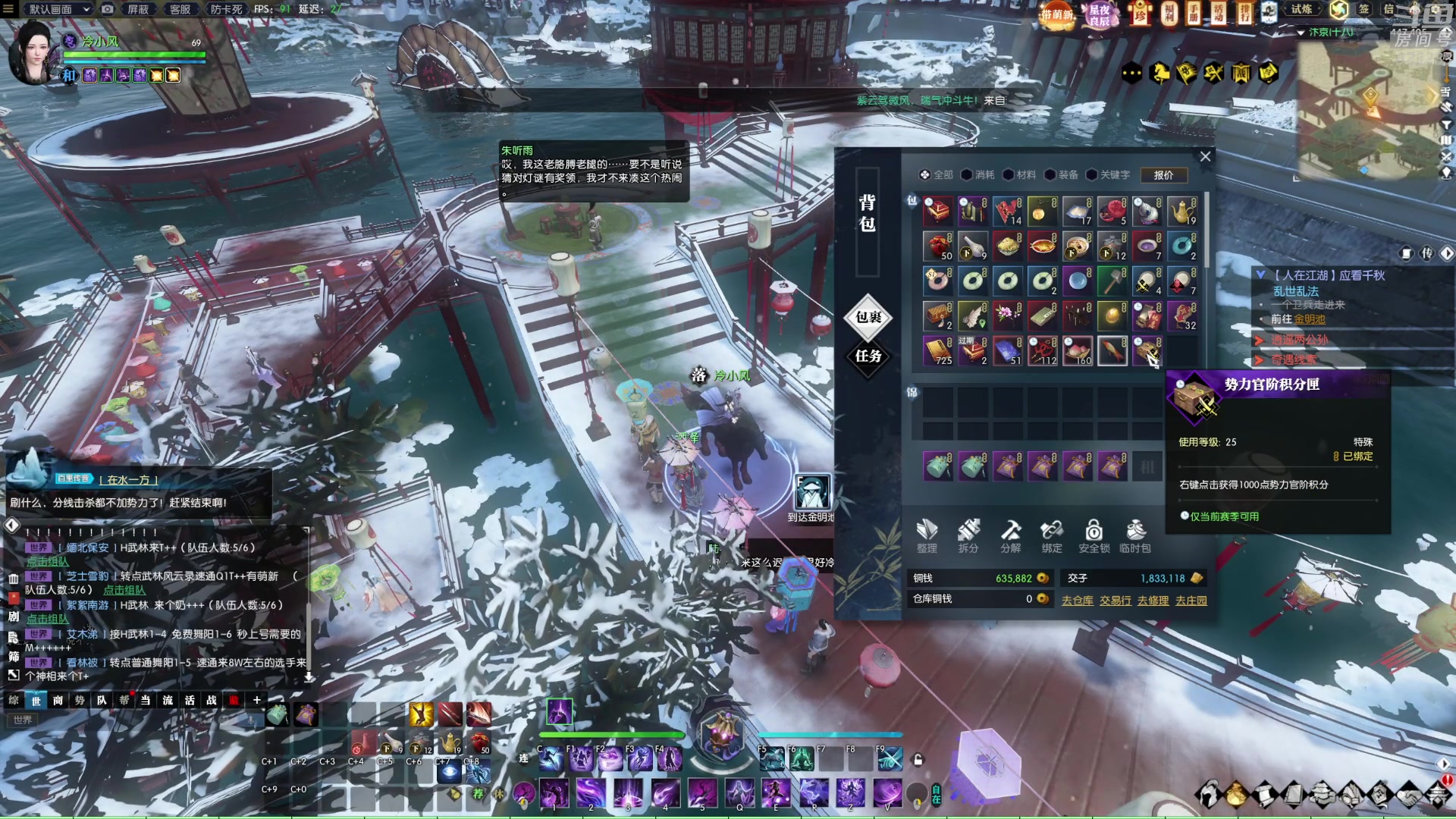Filter bag by 消耗 consumables
Viewport: 1456px width, 819px height.
[x=978, y=175]
